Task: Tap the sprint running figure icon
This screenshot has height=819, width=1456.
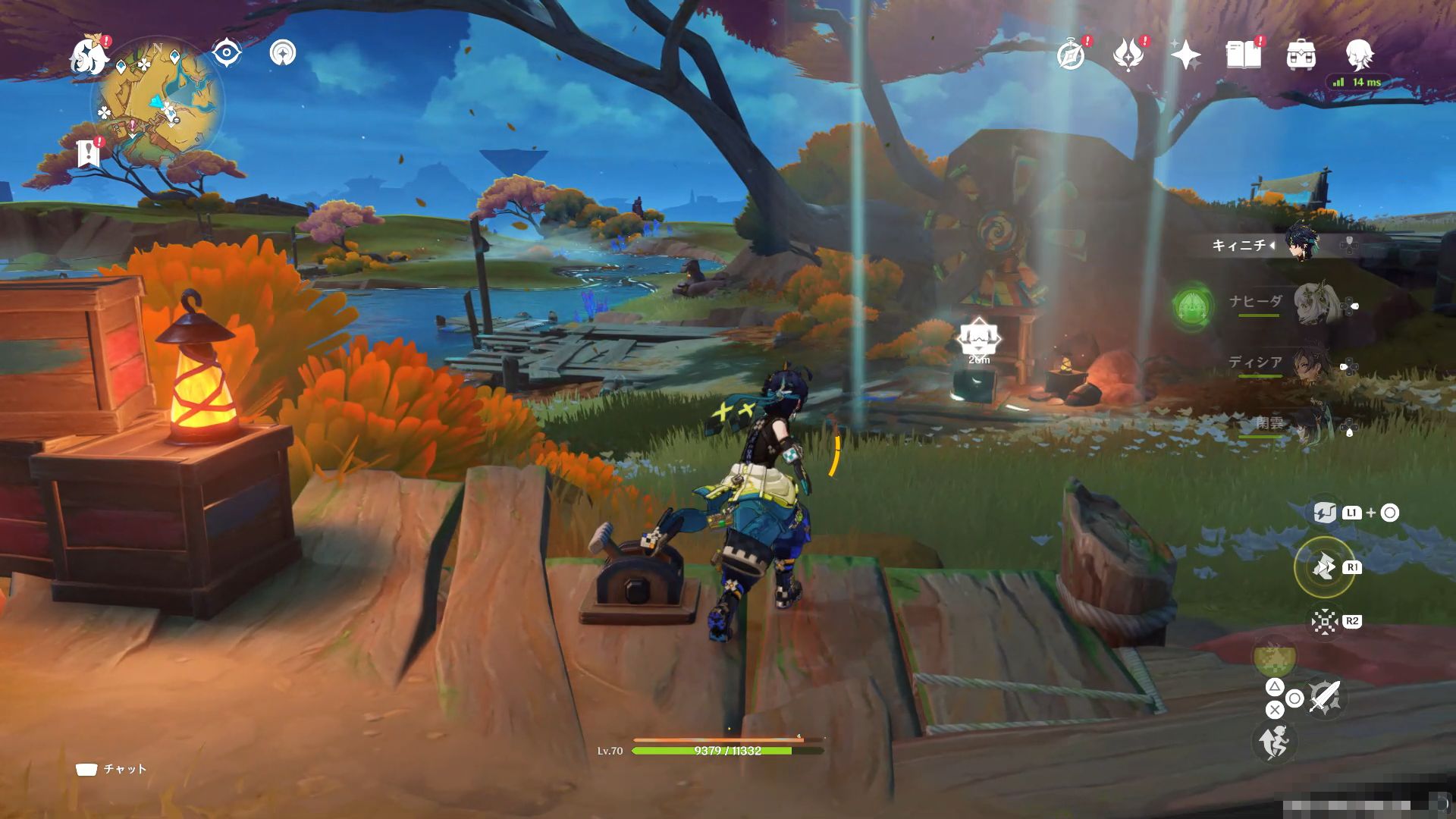Action: click(1274, 742)
